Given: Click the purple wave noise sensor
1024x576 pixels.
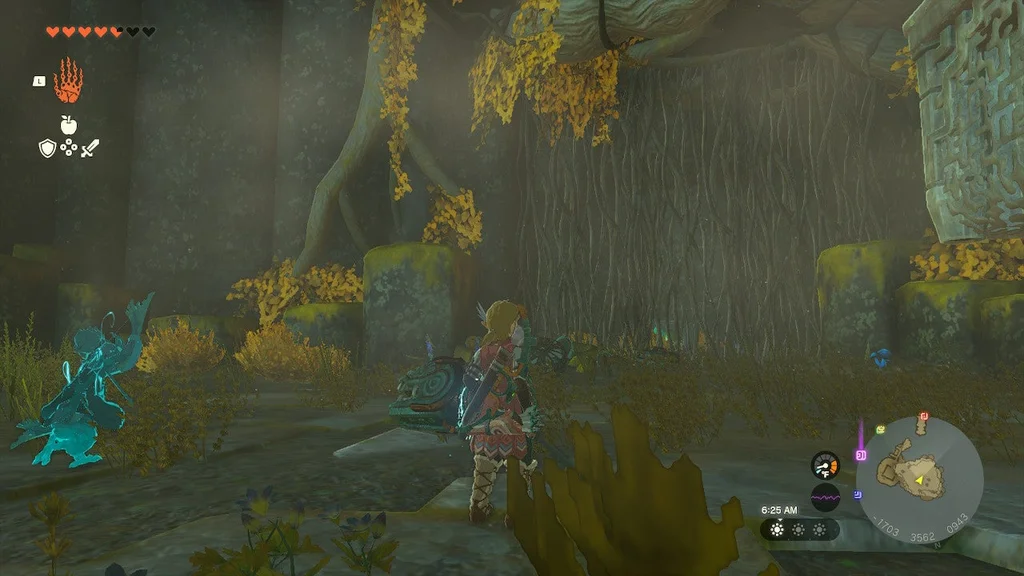Looking at the screenshot, I should [x=825, y=497].
